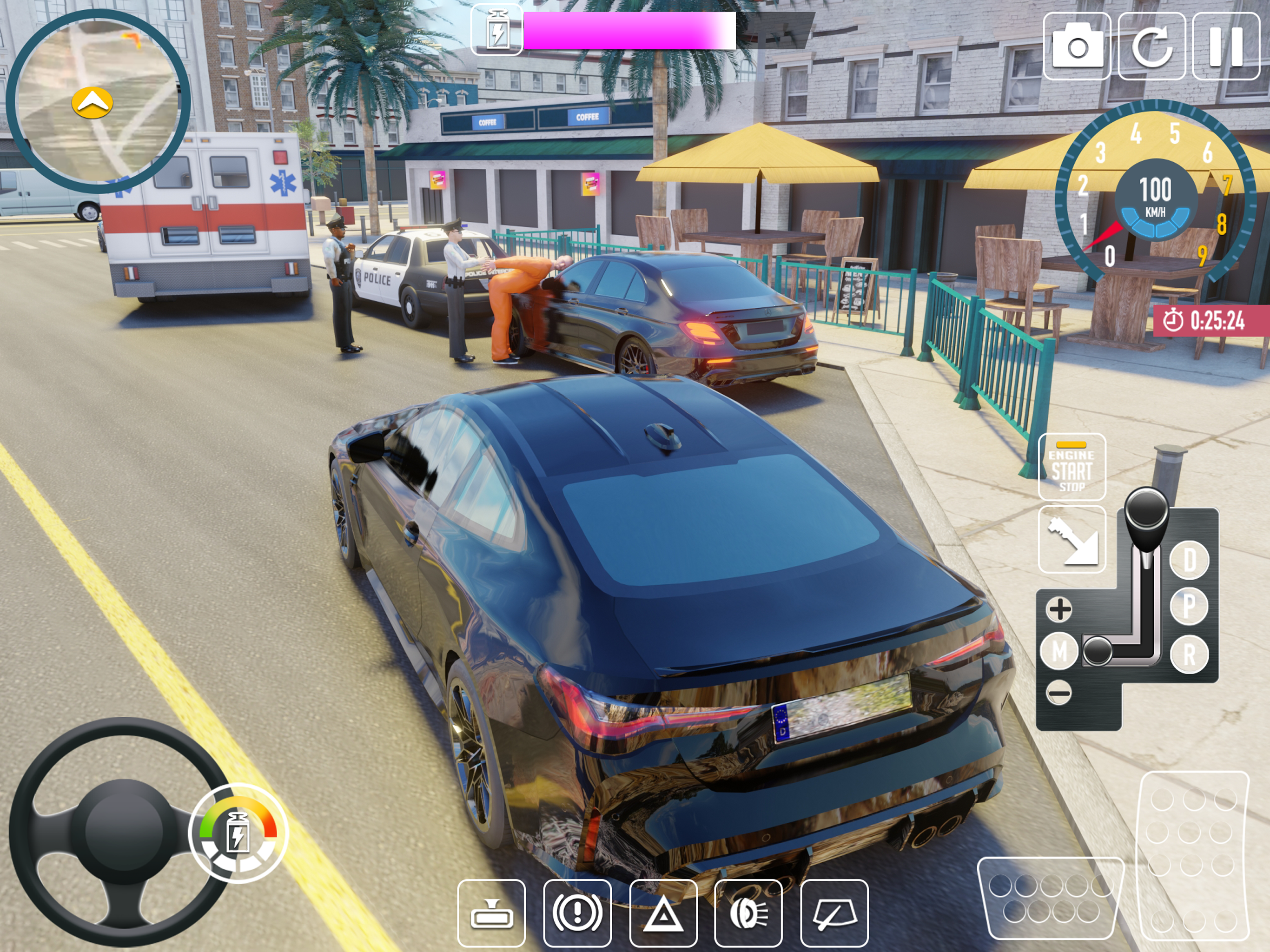Change the camera view with the mirror icon
The width and height of the screenshot is (1270, 952).
pos(491,913)
